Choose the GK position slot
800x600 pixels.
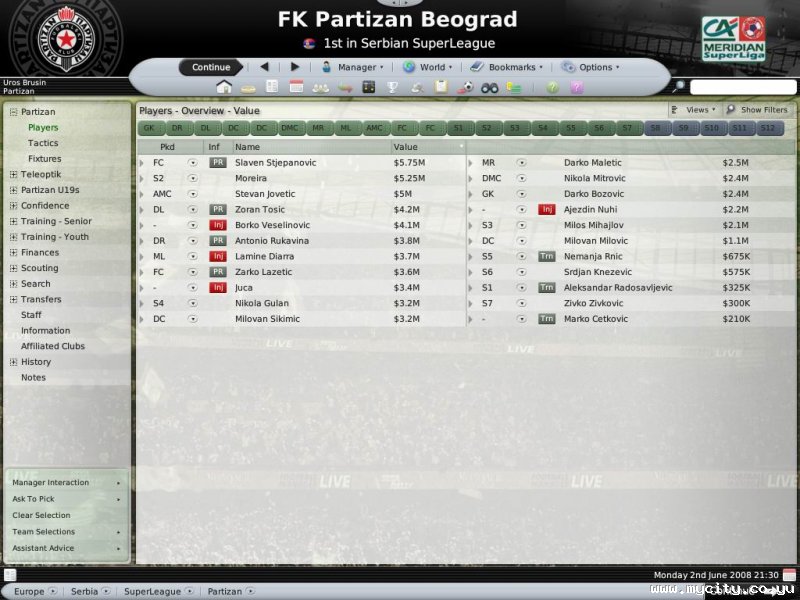pyautogui.click(x=149, y=128)
